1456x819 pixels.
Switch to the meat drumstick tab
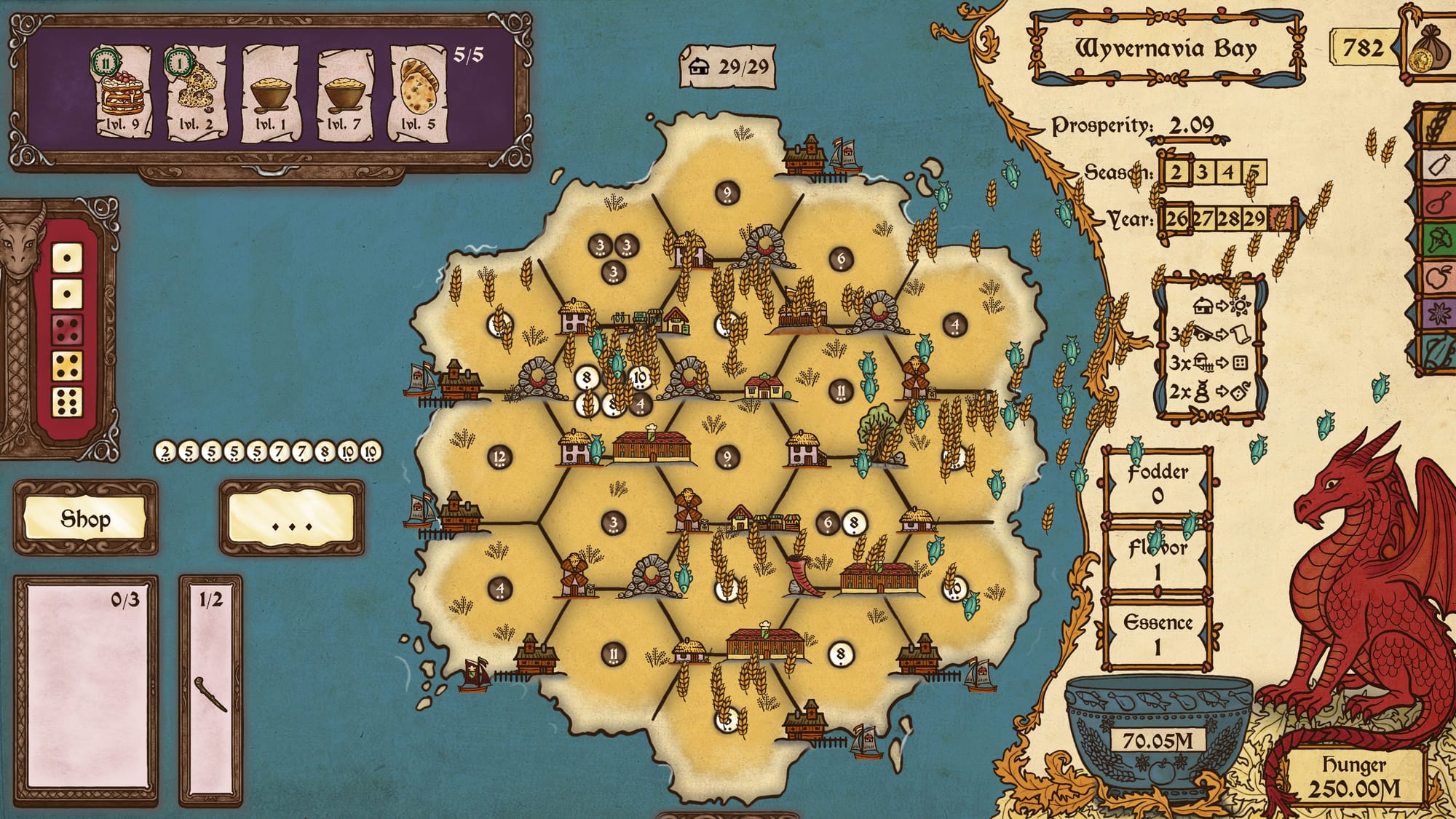[1437, 202]
